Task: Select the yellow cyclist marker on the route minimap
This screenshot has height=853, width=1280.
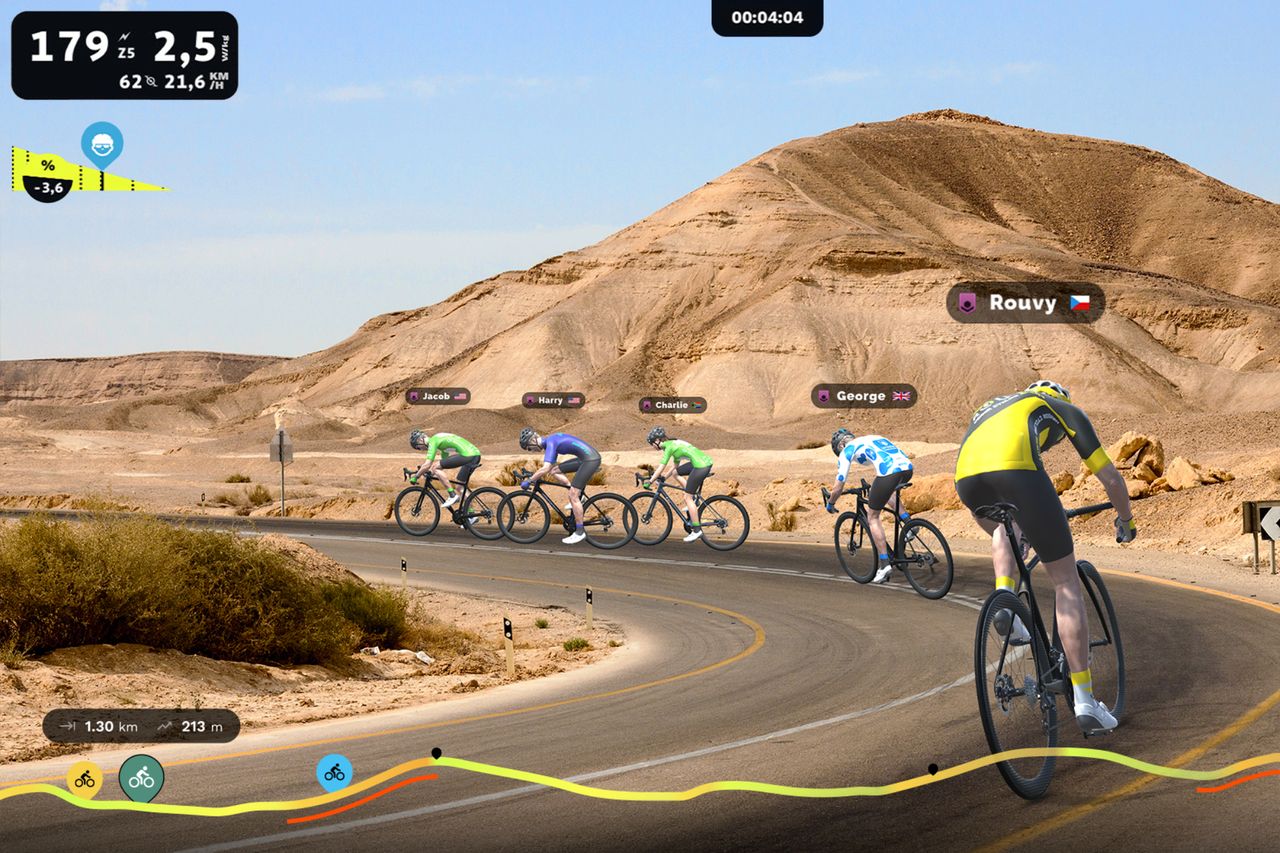Action: (85, 780)
